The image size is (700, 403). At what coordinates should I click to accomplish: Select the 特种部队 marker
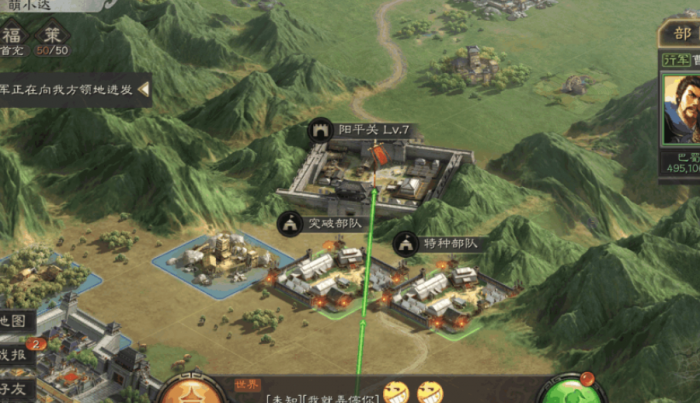click(x=405, y=242)
